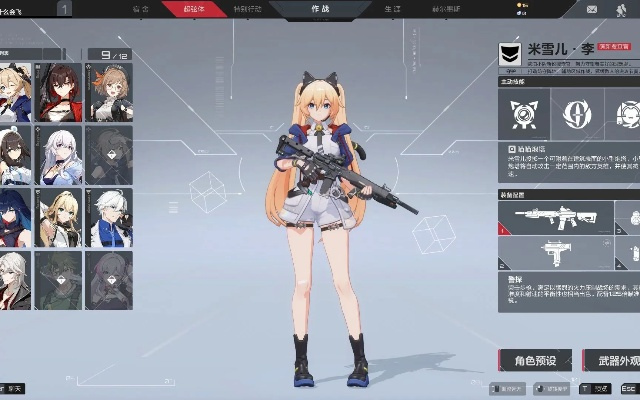Open the 武器外观 weapon appearance menu
Screen dimensions: 640x400
611,360
